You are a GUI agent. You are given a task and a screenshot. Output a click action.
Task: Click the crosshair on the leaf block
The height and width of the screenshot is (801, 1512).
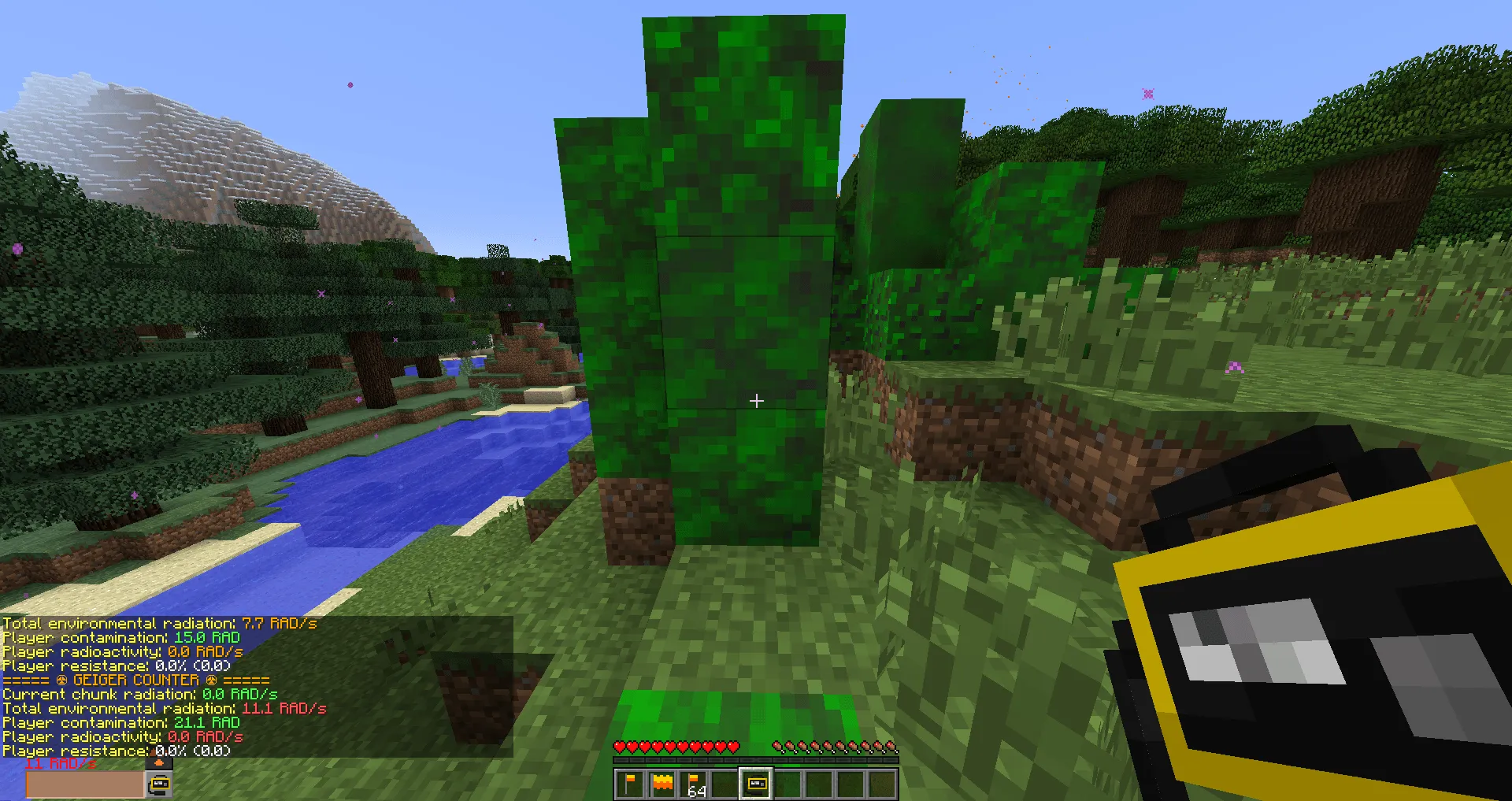click(756, 401)
